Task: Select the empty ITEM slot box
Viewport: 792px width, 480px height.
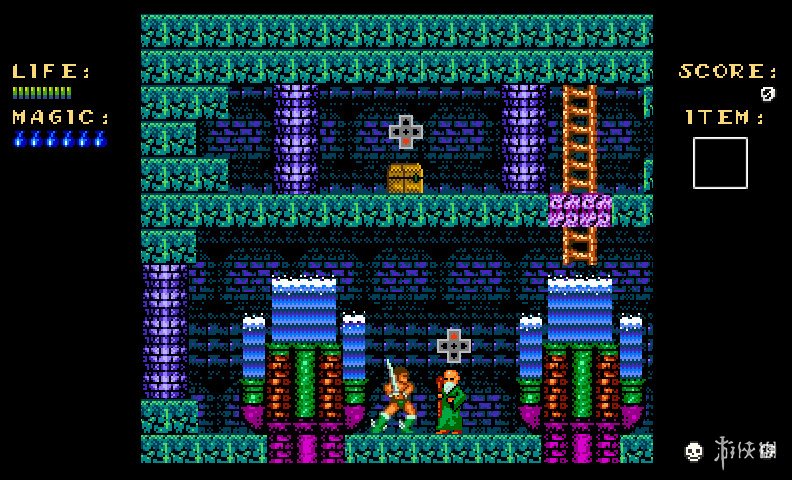Action: [x=720, y=163]
